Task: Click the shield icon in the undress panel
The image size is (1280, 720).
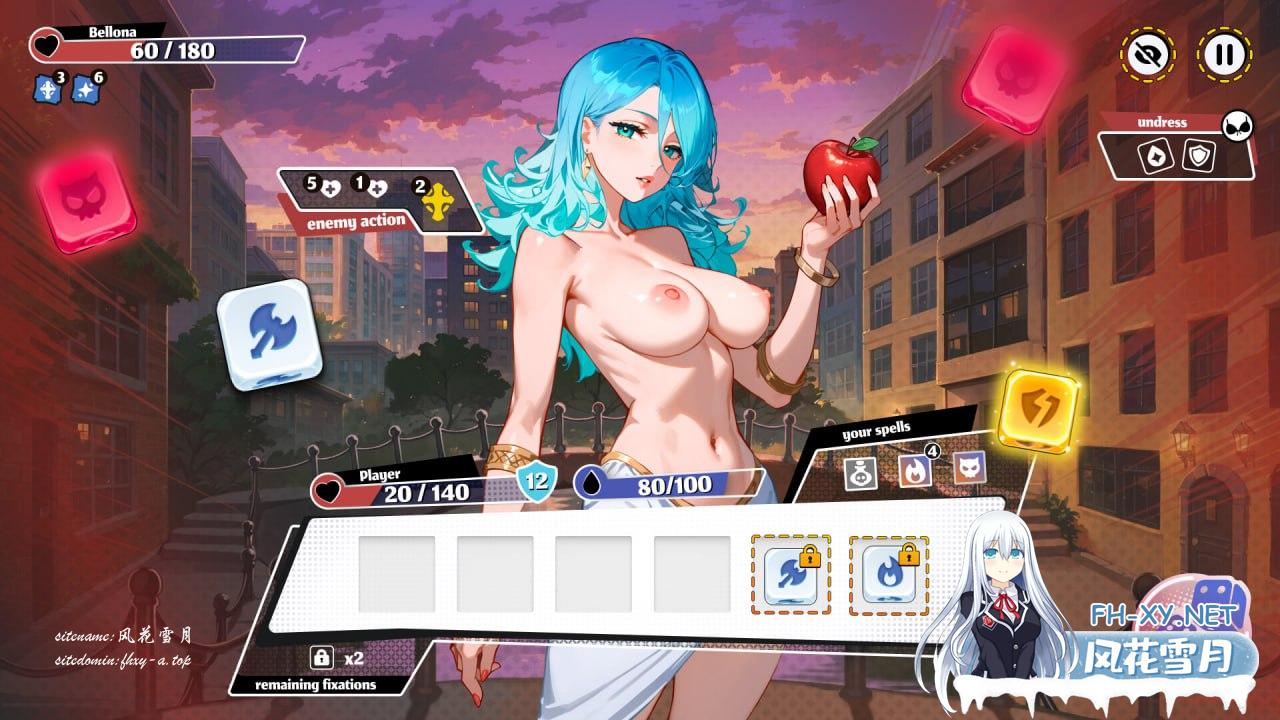Action: point(1199,156)
